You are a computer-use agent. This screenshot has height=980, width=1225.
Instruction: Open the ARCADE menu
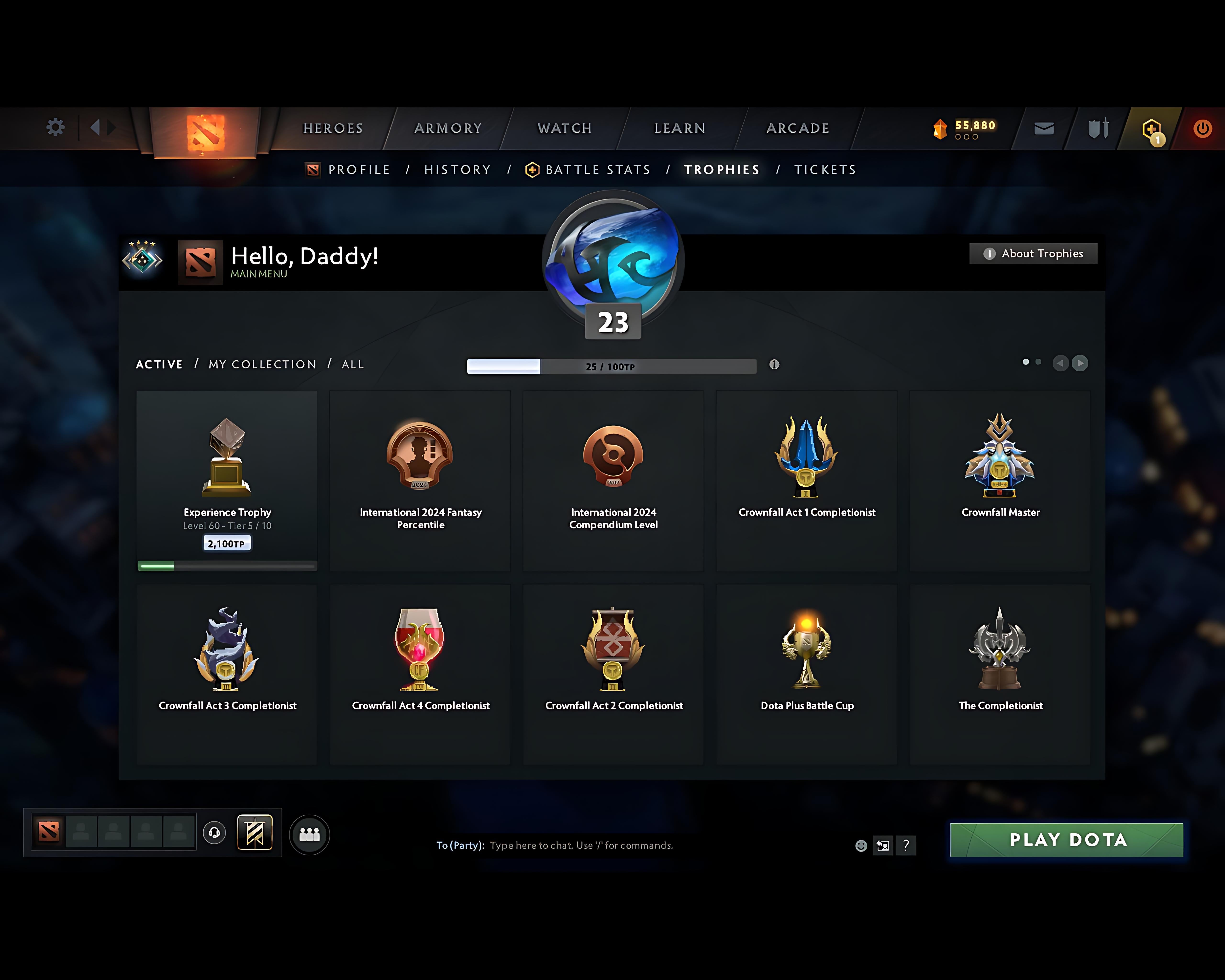coord(797,128)
